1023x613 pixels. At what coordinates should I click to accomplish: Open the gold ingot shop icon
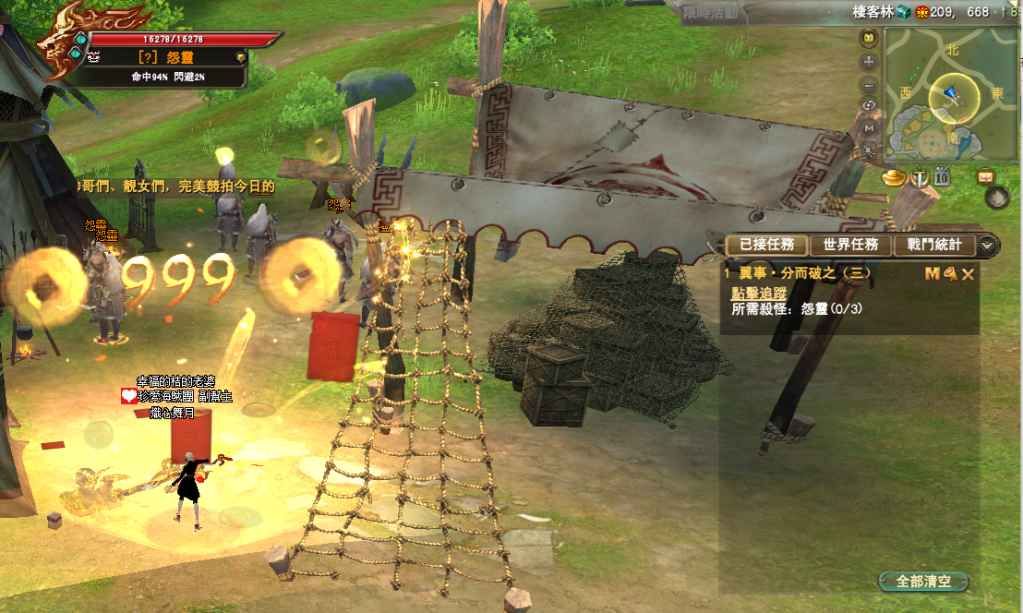pos(893,177)
